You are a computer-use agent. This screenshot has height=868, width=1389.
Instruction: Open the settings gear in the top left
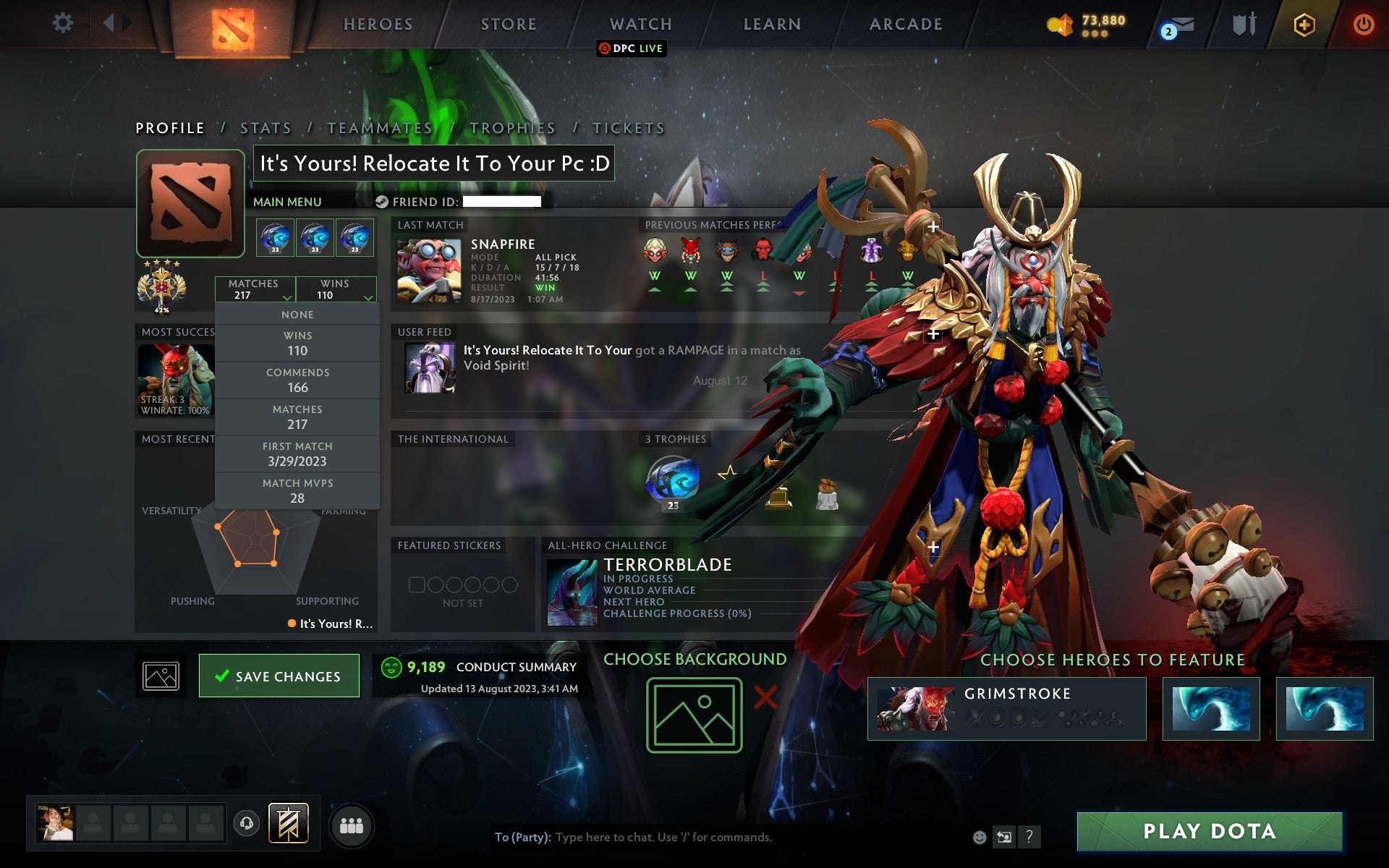coord(64,23)
